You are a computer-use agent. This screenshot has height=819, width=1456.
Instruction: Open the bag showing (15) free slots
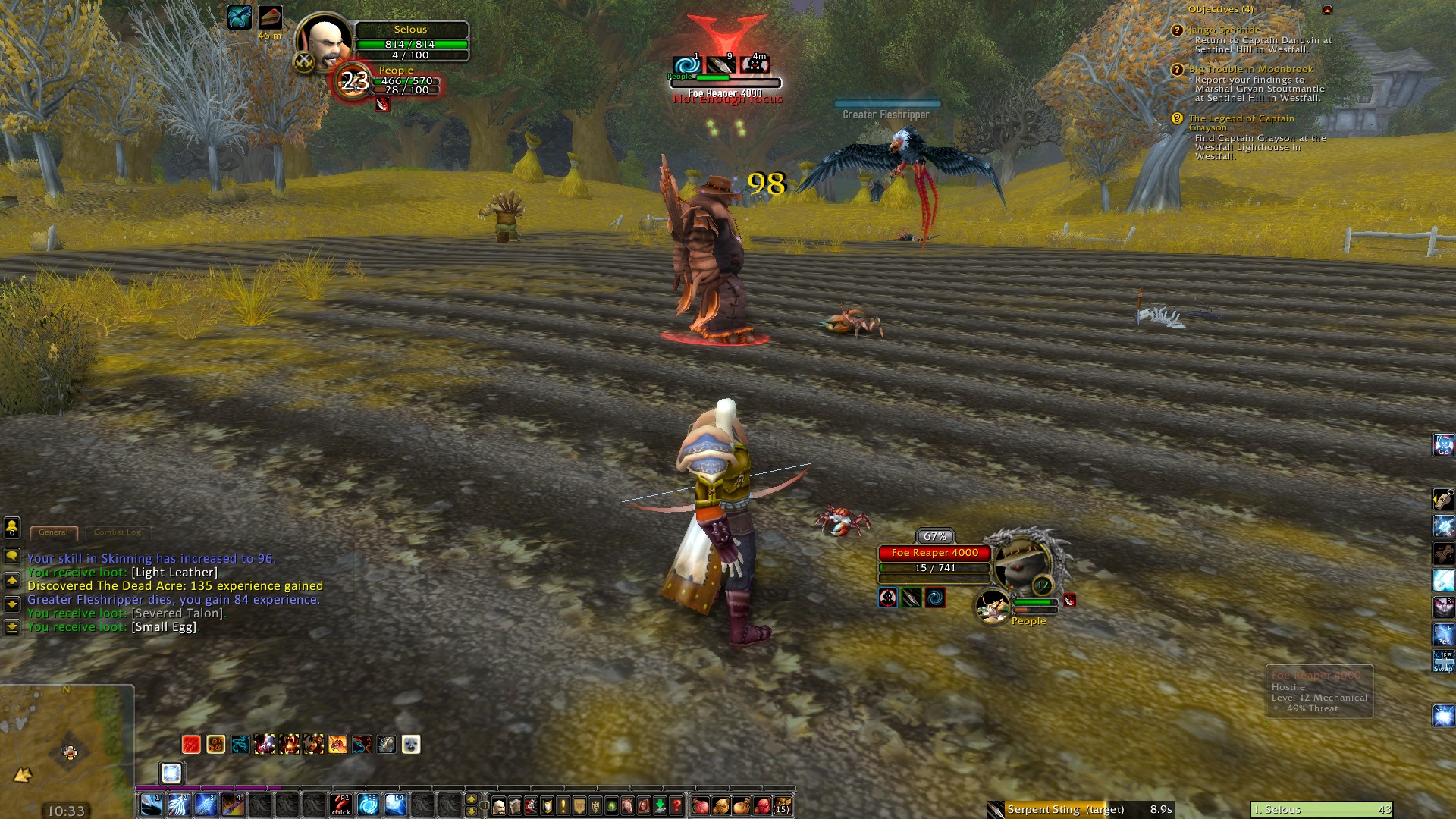[x=782, y=805]
